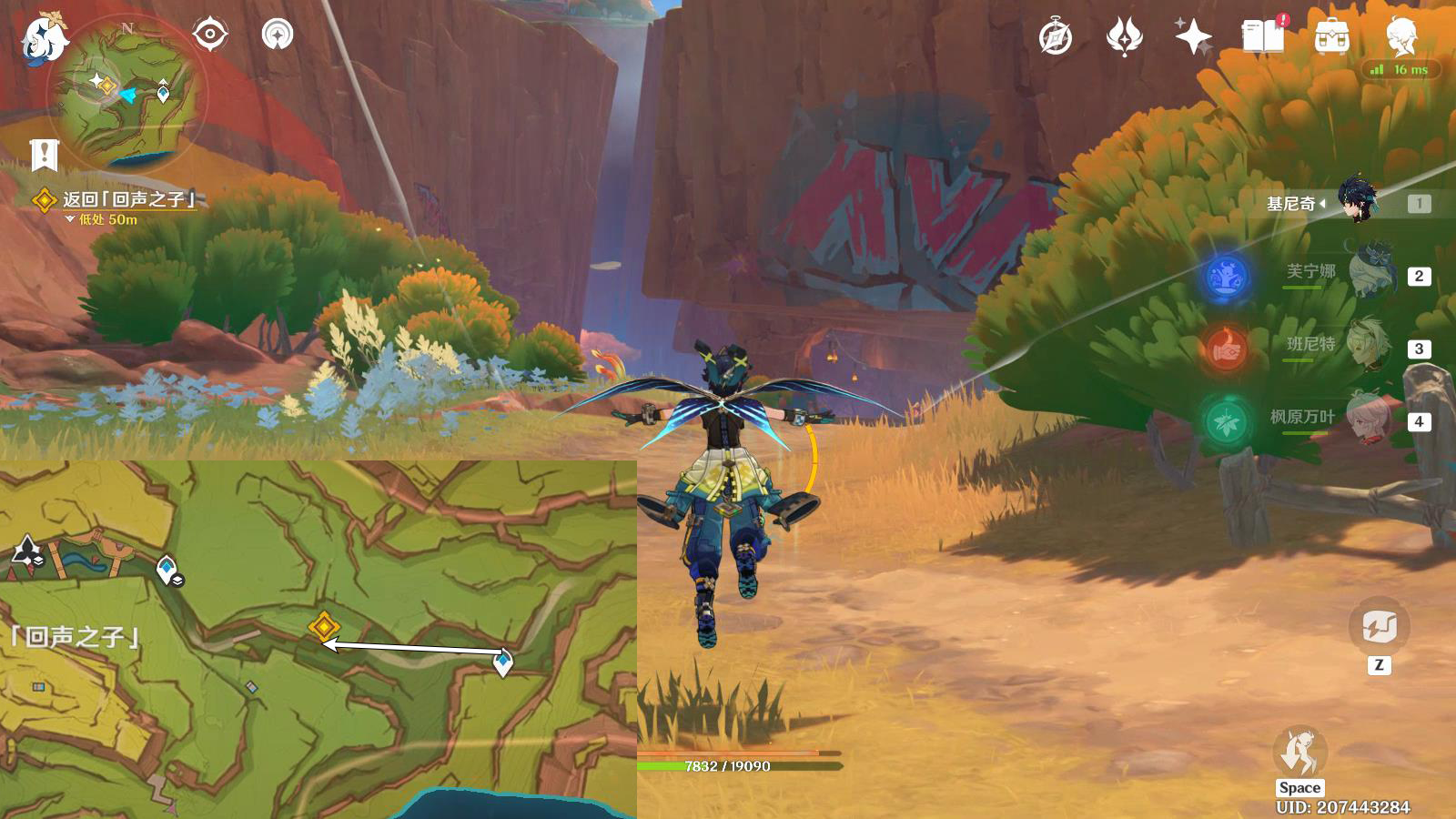Open the circular minimap
Screen dimensions: 1456x819
tap(127, 94)
